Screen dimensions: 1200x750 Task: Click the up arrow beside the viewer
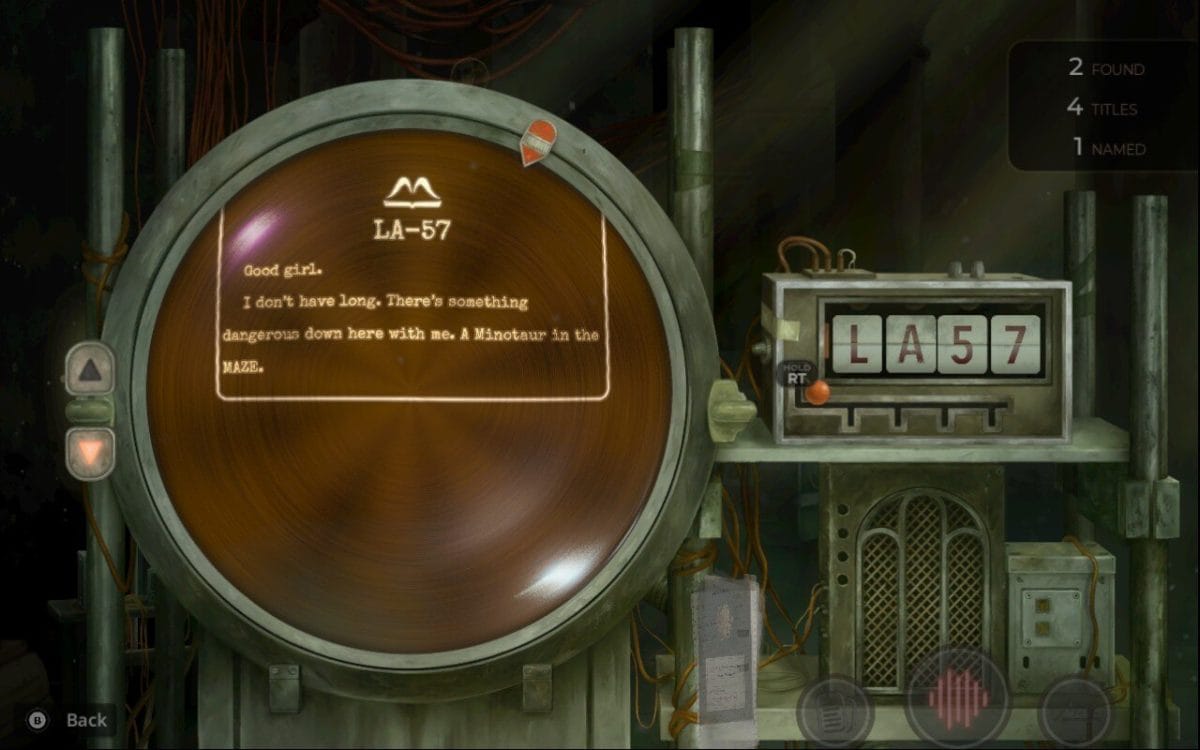tap(90, 370)
